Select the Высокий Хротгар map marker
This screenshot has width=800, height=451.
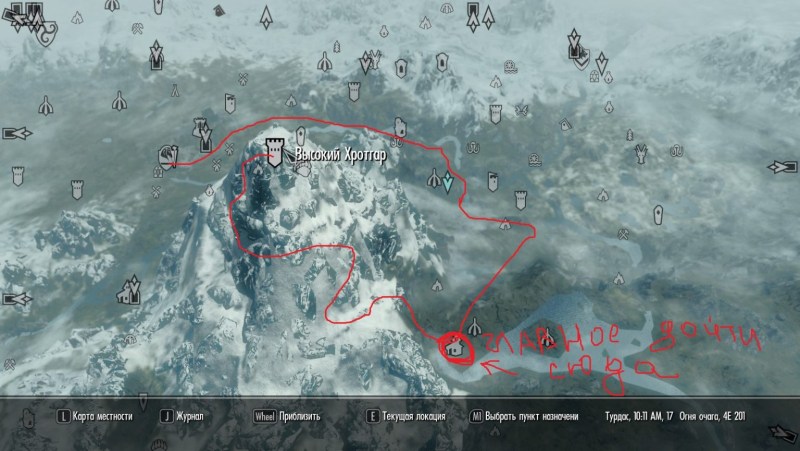[x=275, y=154]
